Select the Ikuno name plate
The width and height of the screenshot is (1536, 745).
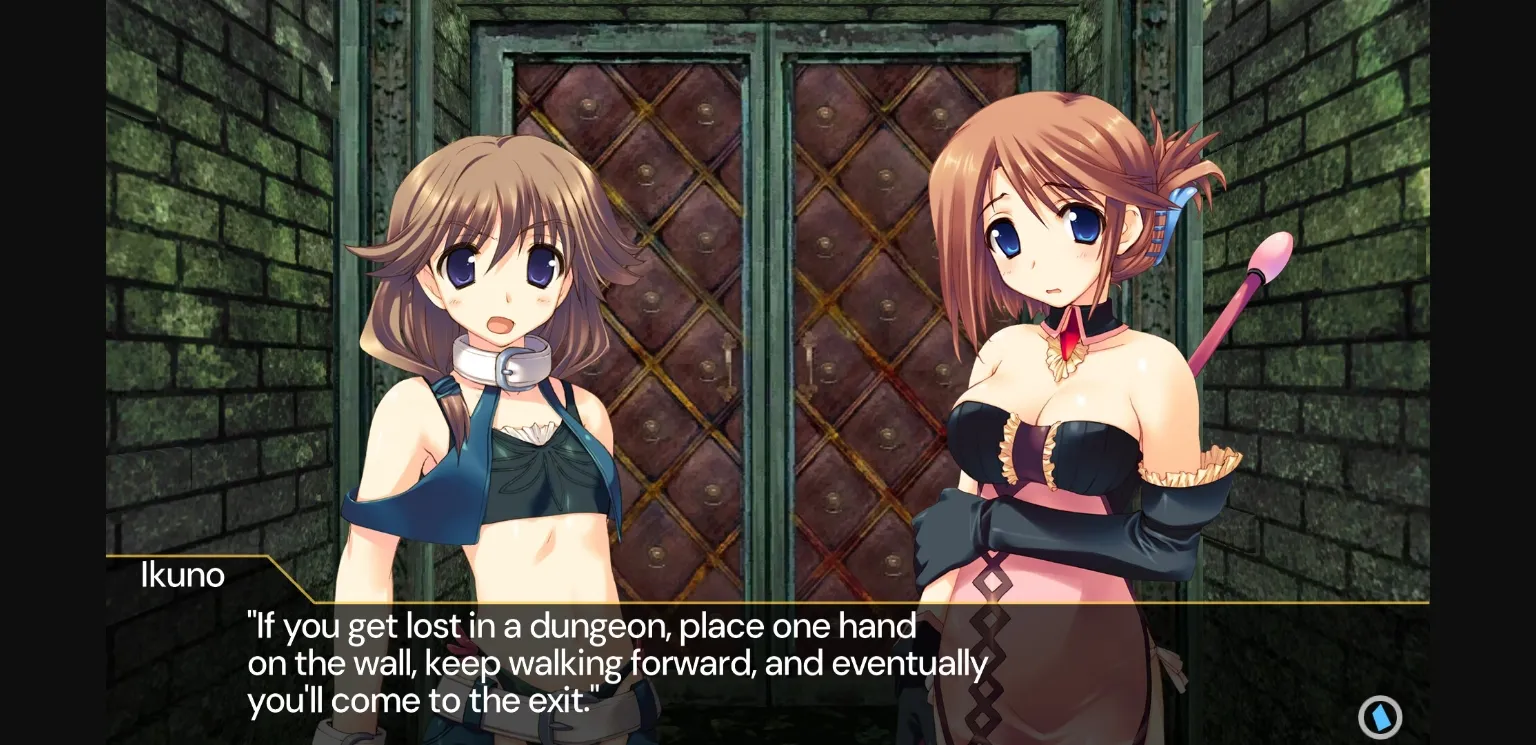183,574
